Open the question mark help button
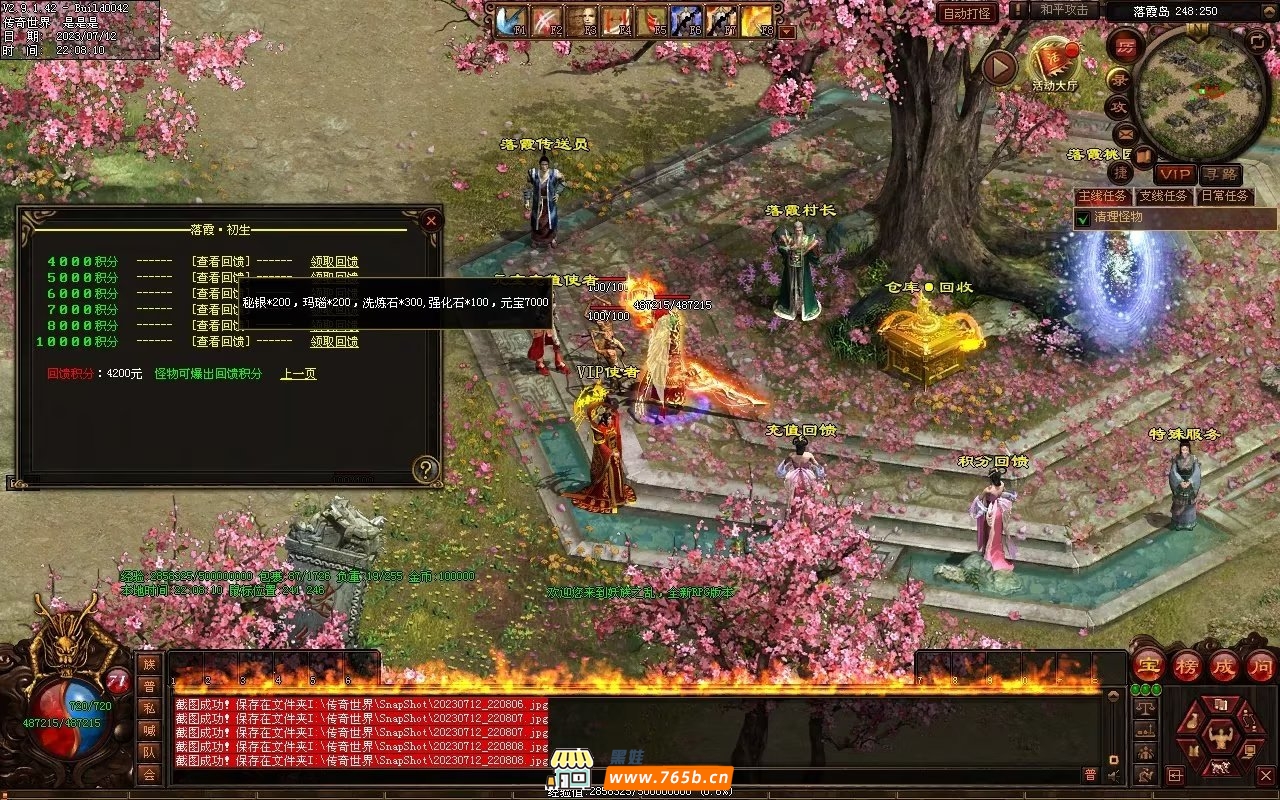Screen dimensions: 1280x800 427,469
